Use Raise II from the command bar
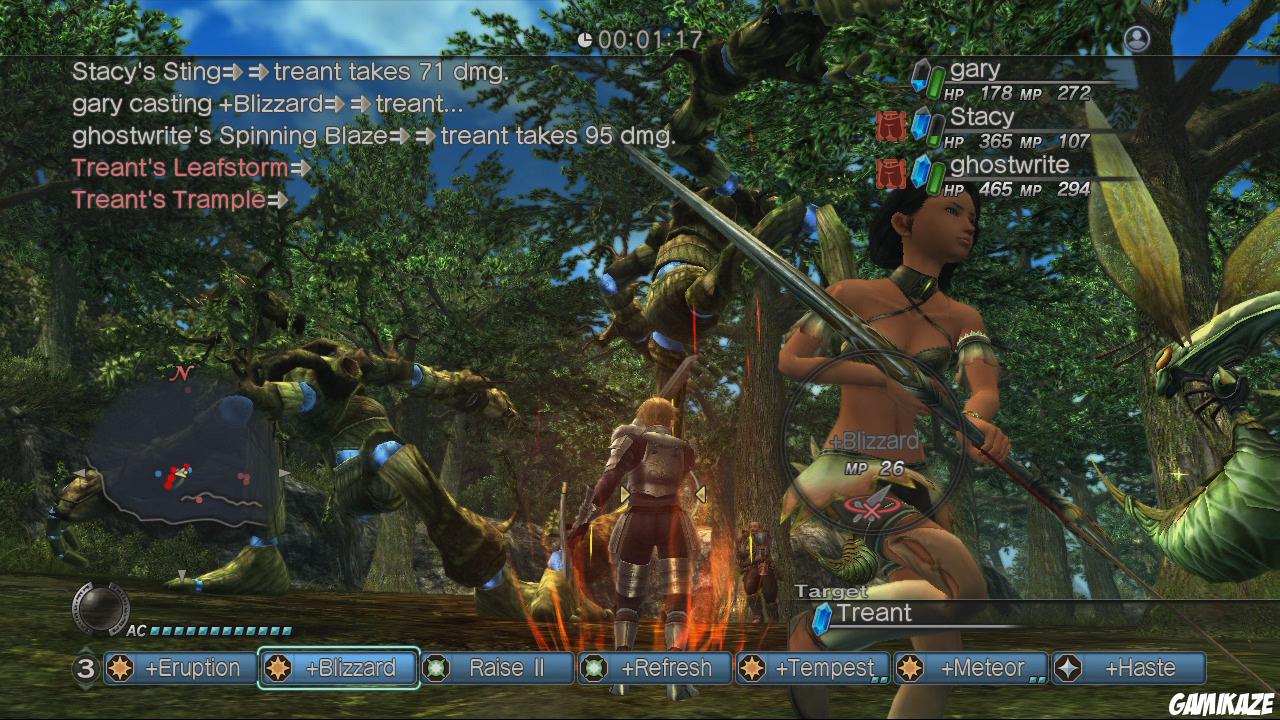The width and height of the screenshot is (1280, 720). coord(497,668)
